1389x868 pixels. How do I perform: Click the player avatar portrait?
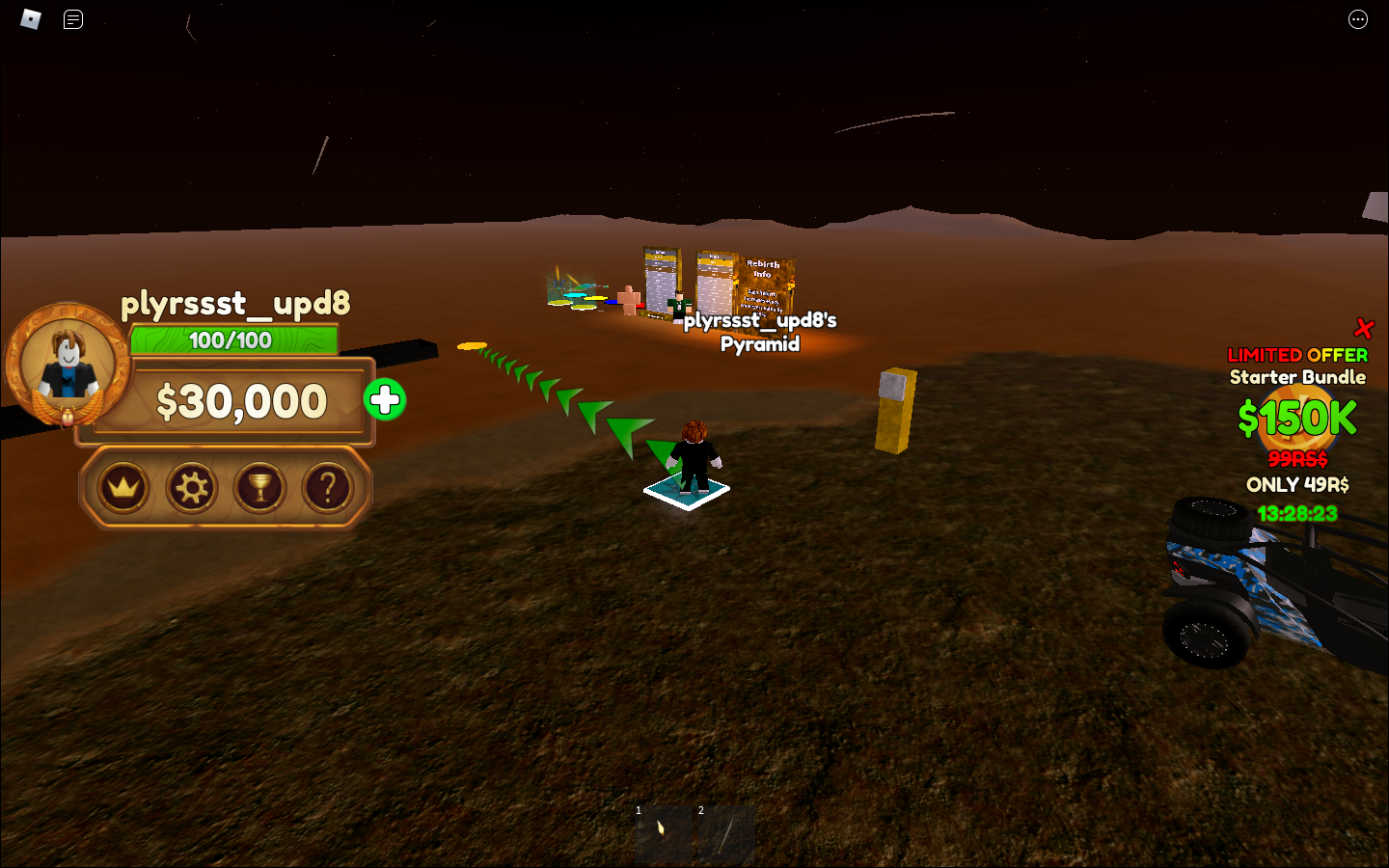point(68,366)
